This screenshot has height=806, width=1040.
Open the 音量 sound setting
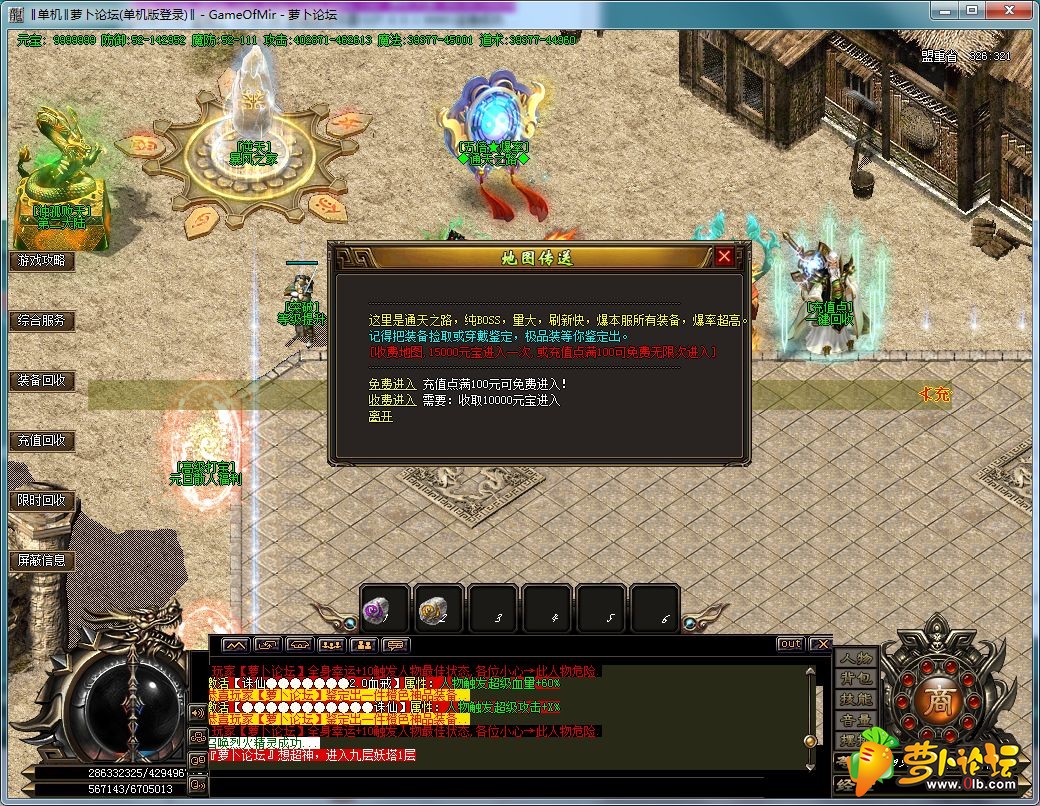pos(855,720)
